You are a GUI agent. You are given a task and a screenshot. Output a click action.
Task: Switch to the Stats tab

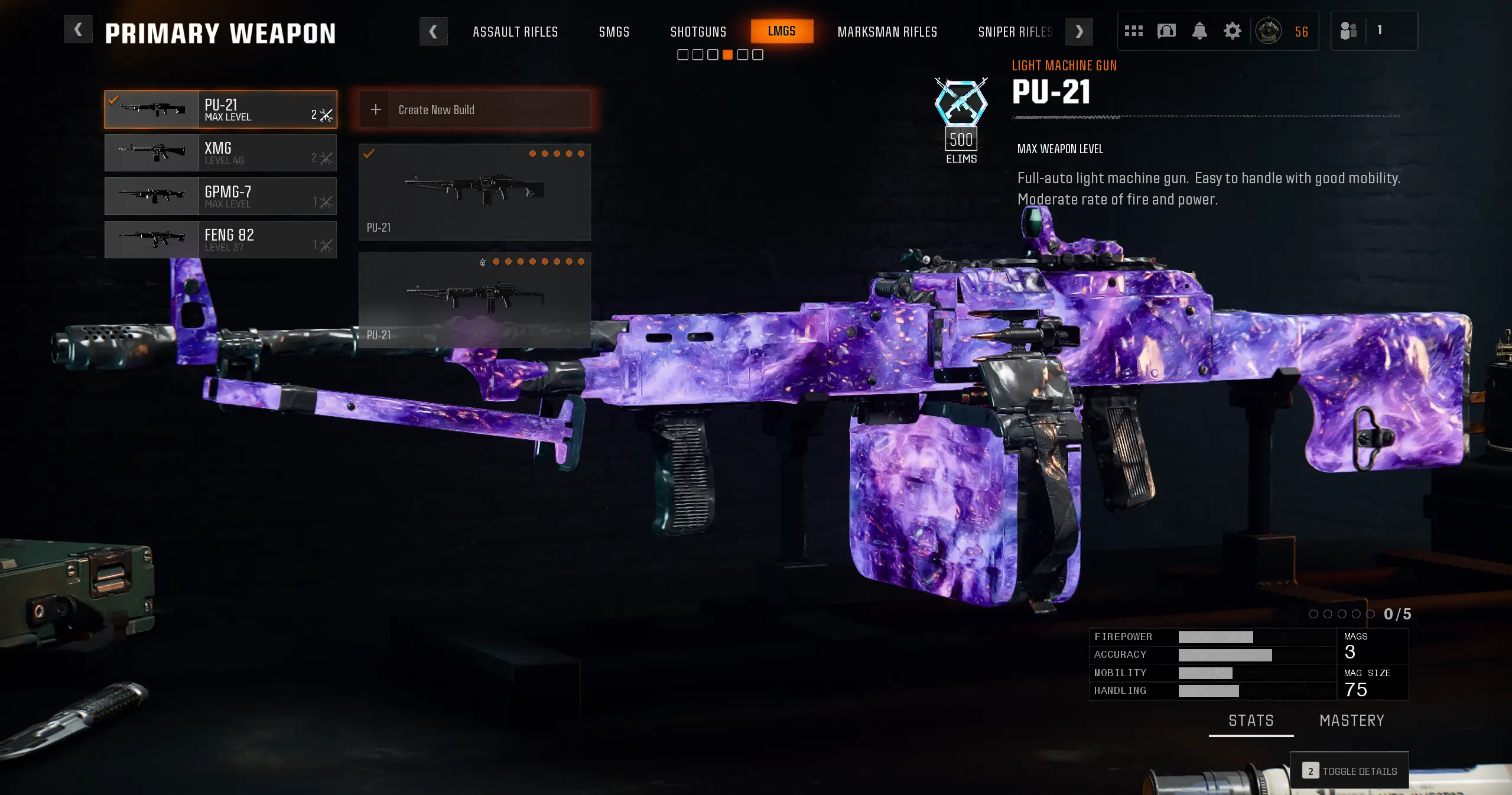(x=1251, y=721)
